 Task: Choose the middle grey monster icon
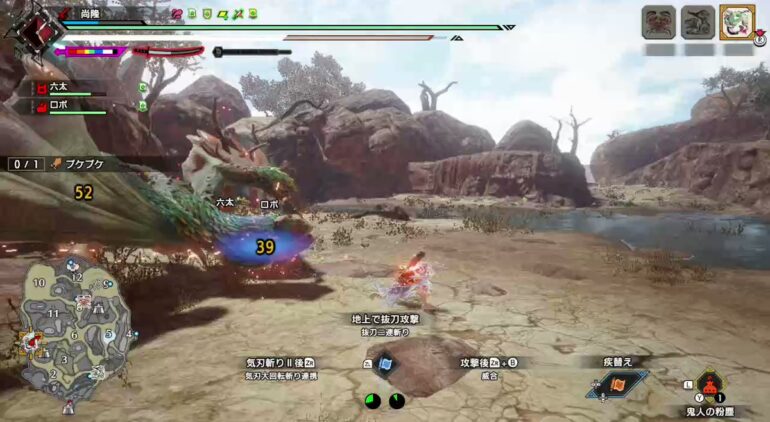coord(697,22)
